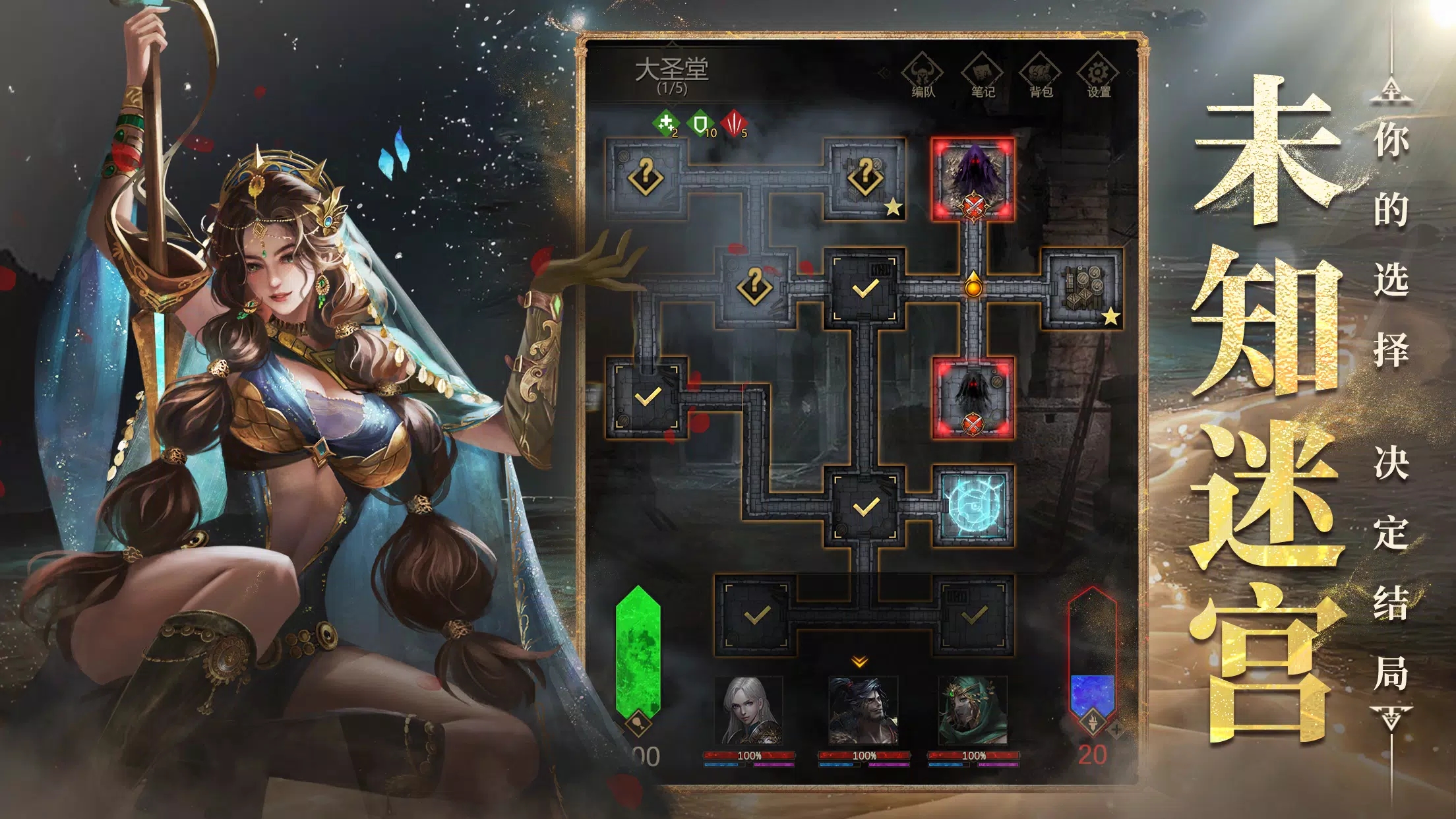
Task: Open the 编队 team formation menu
Action: (x=923, y=76)
